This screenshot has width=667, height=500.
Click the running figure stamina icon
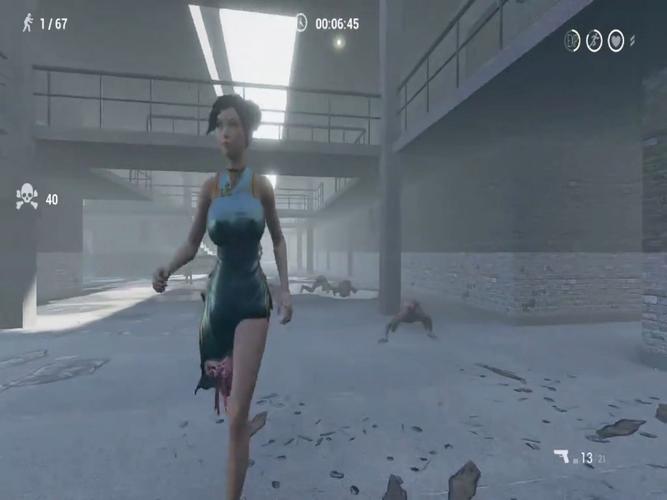(x=594, y=41)
